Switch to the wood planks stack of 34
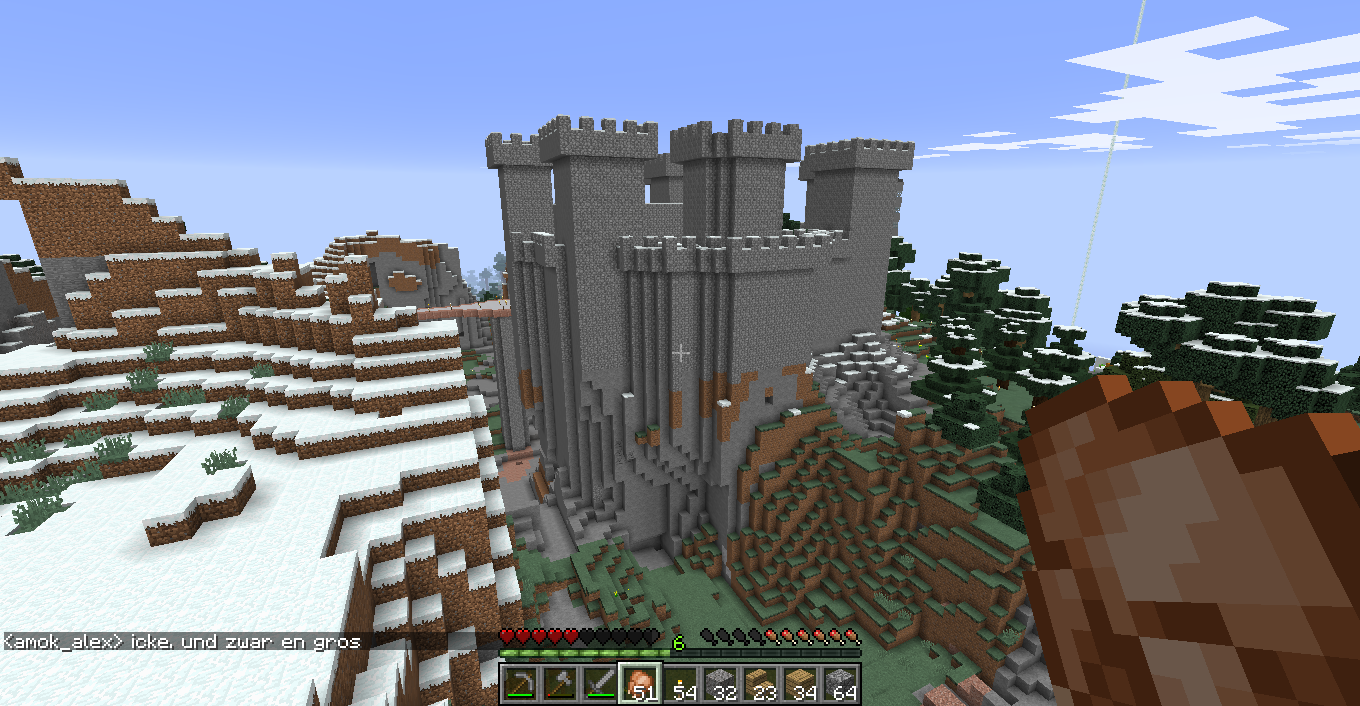This screenshot has height=706, width=1360. tap(801, 683)
